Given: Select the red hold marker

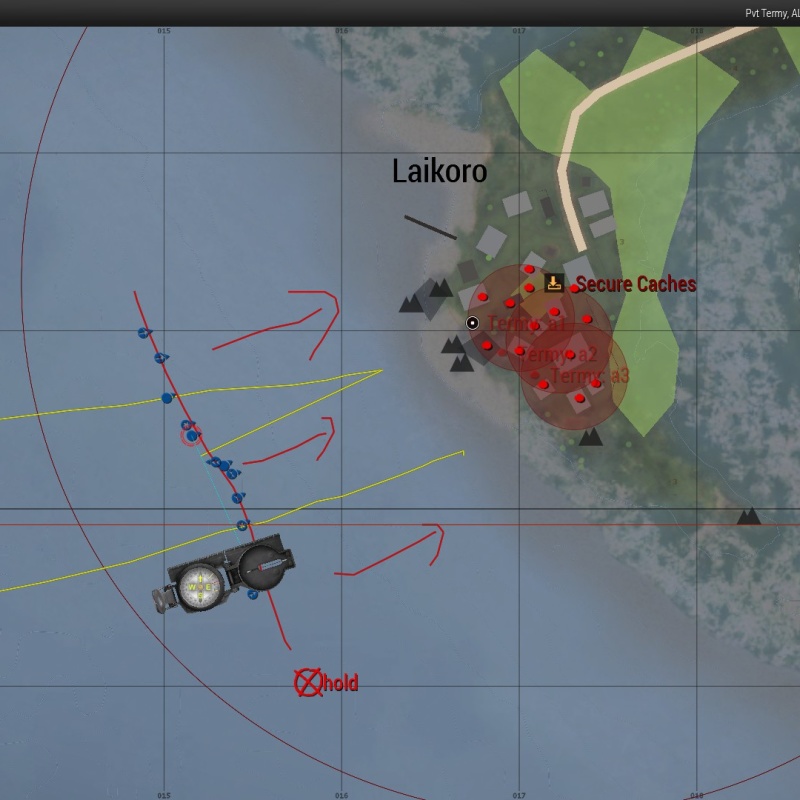Looking at the screenshot, I should pyautogui.click(x=308, y=683).
